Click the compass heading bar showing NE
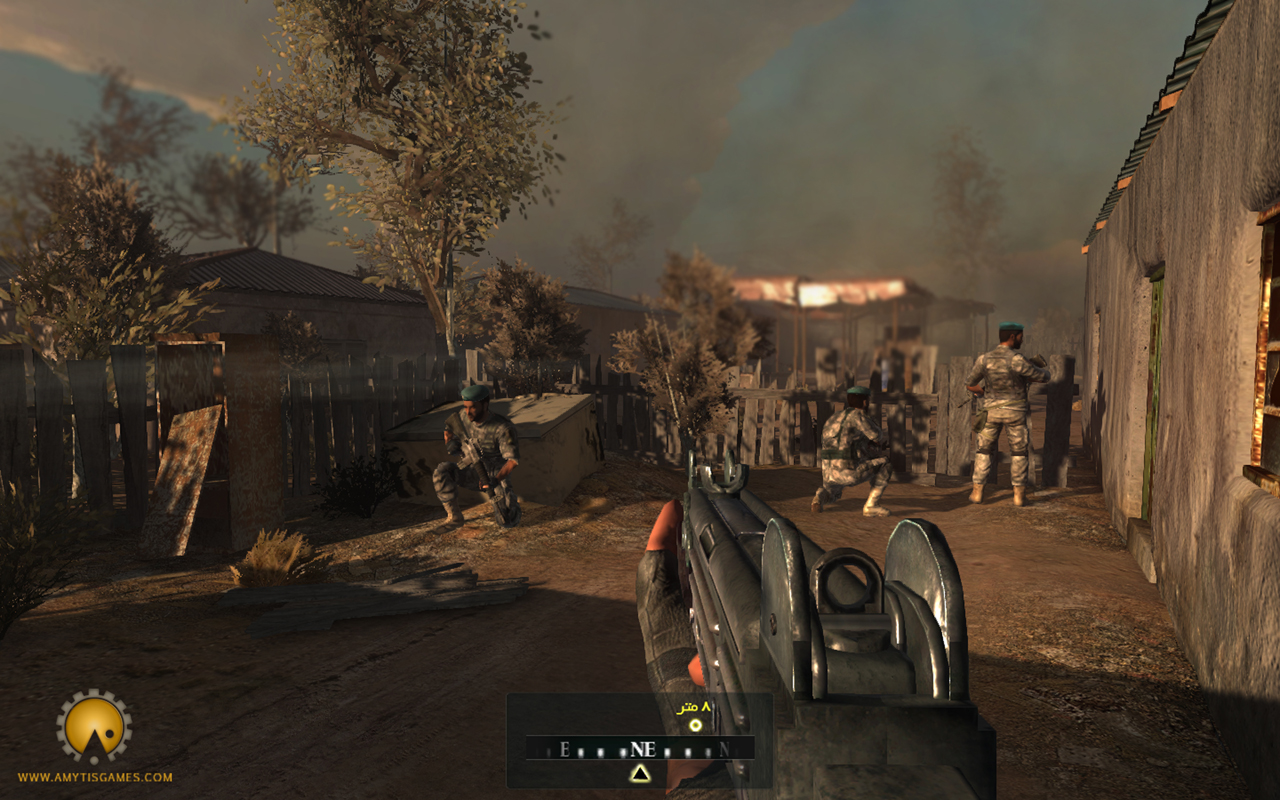Screen dimensions: 1280x800 pyautogui.click(x=640, y=748)
